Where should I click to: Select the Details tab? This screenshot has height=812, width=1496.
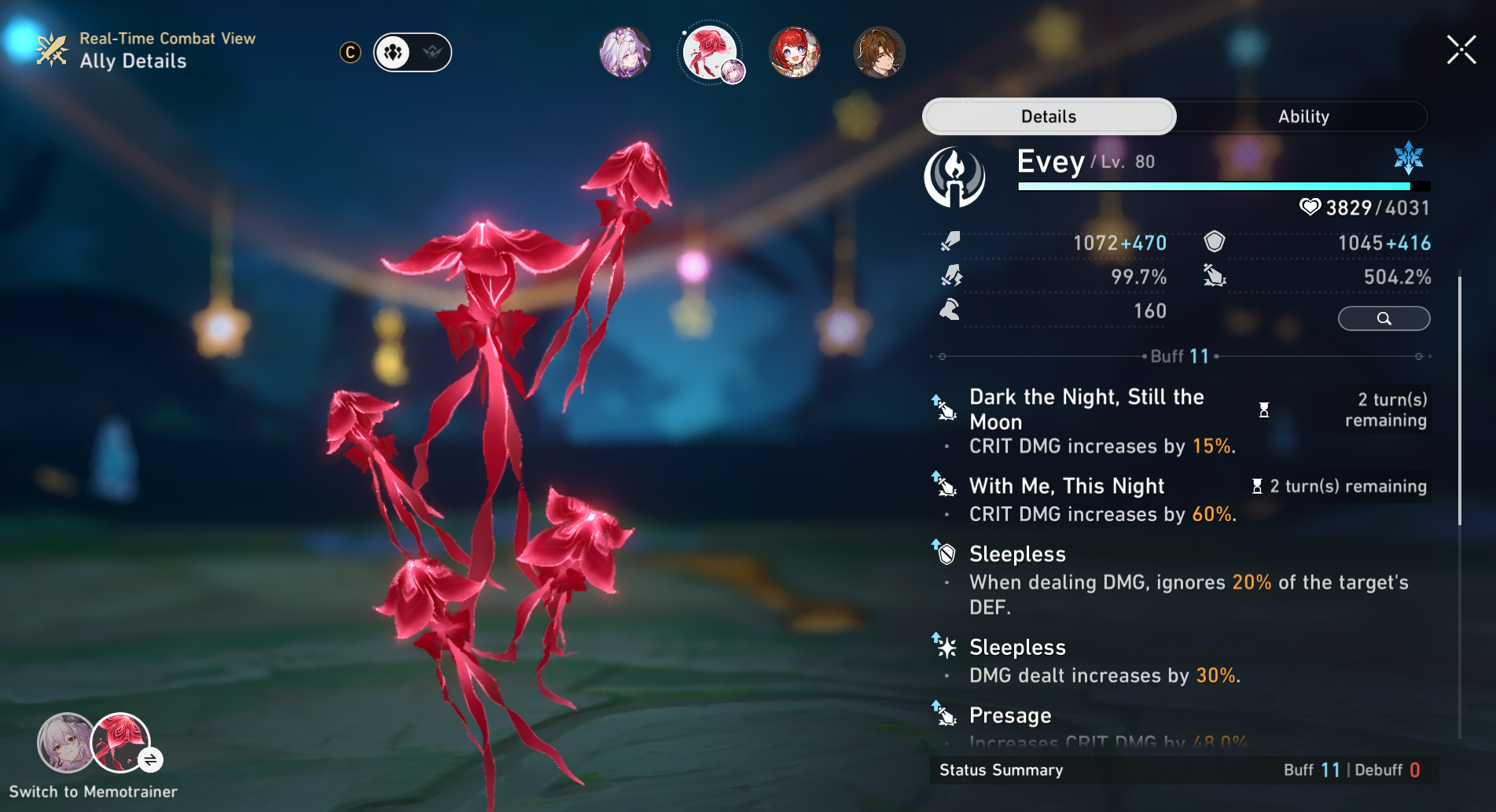tap(1049, 116)
